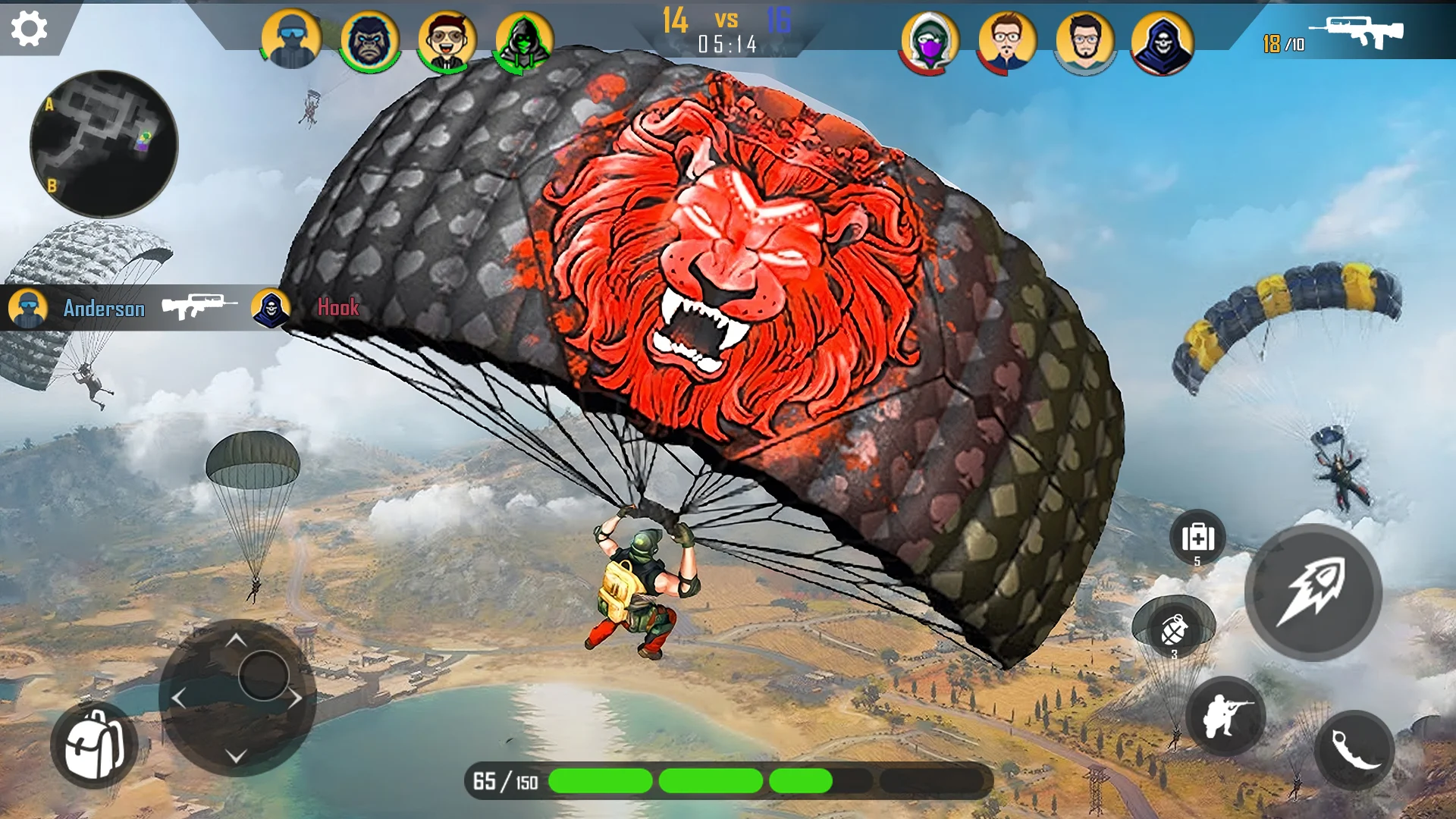Viewport: 1456px width, 819px height.
Task: Select the skull reaper enemy avatar
Action: click(x=1162, y=44)
